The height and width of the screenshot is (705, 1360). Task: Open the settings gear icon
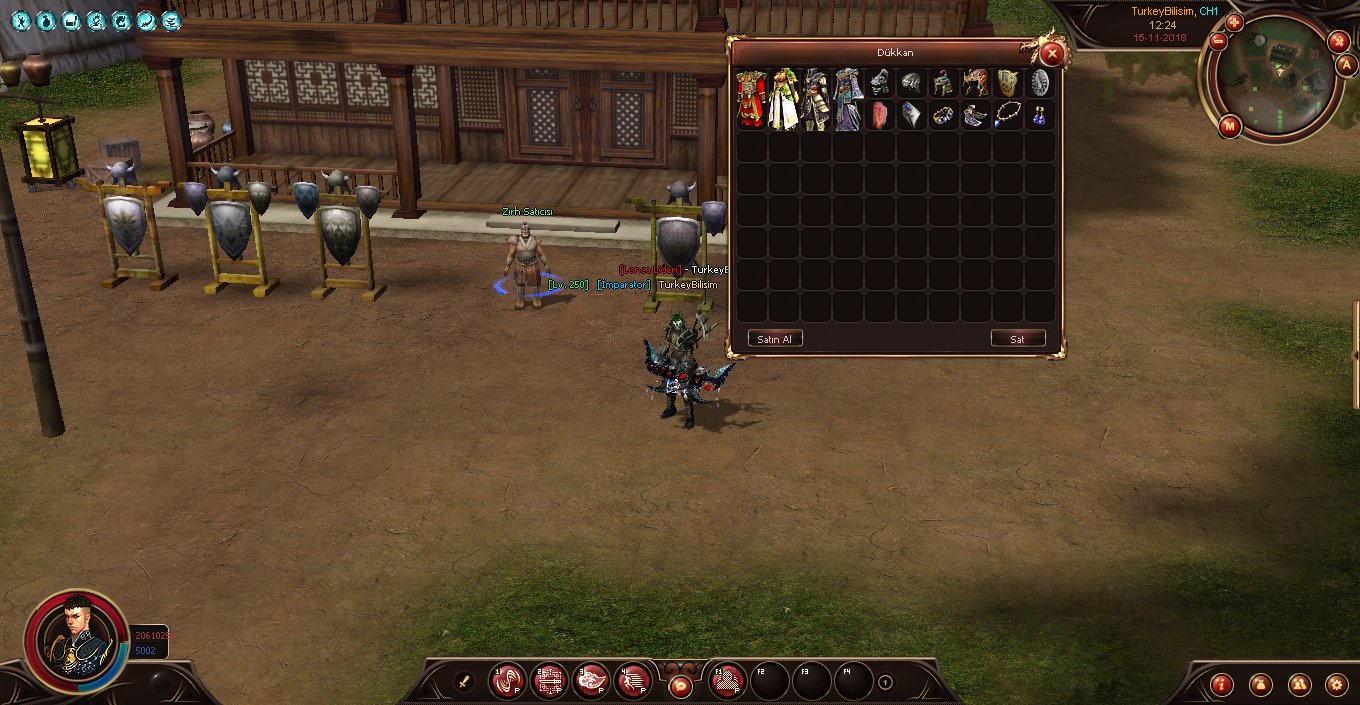click(1337, 684)
